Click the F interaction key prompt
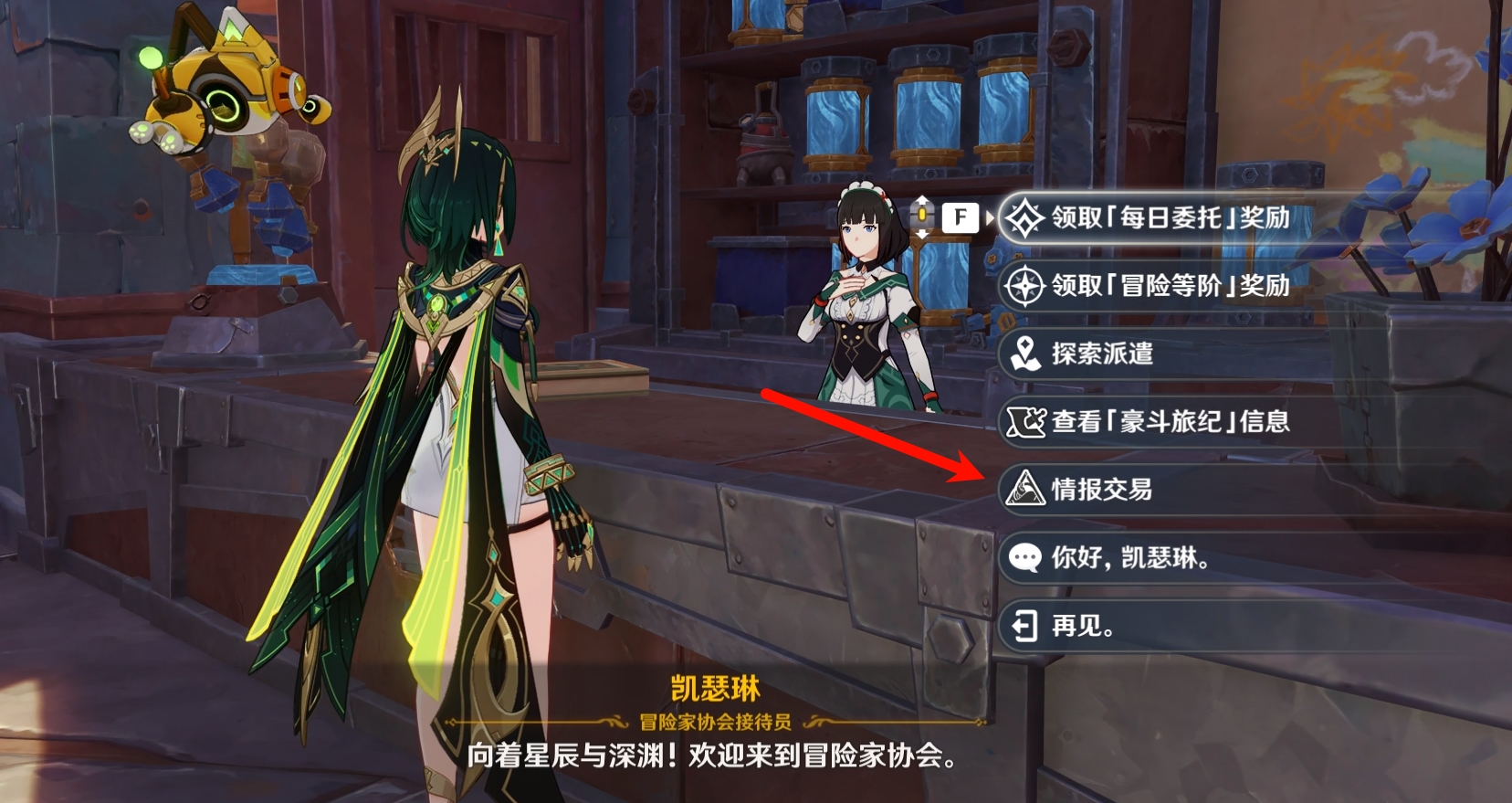Image resolution: width=1512 pixels, height=803 pixels. click(x=959, y=218)
